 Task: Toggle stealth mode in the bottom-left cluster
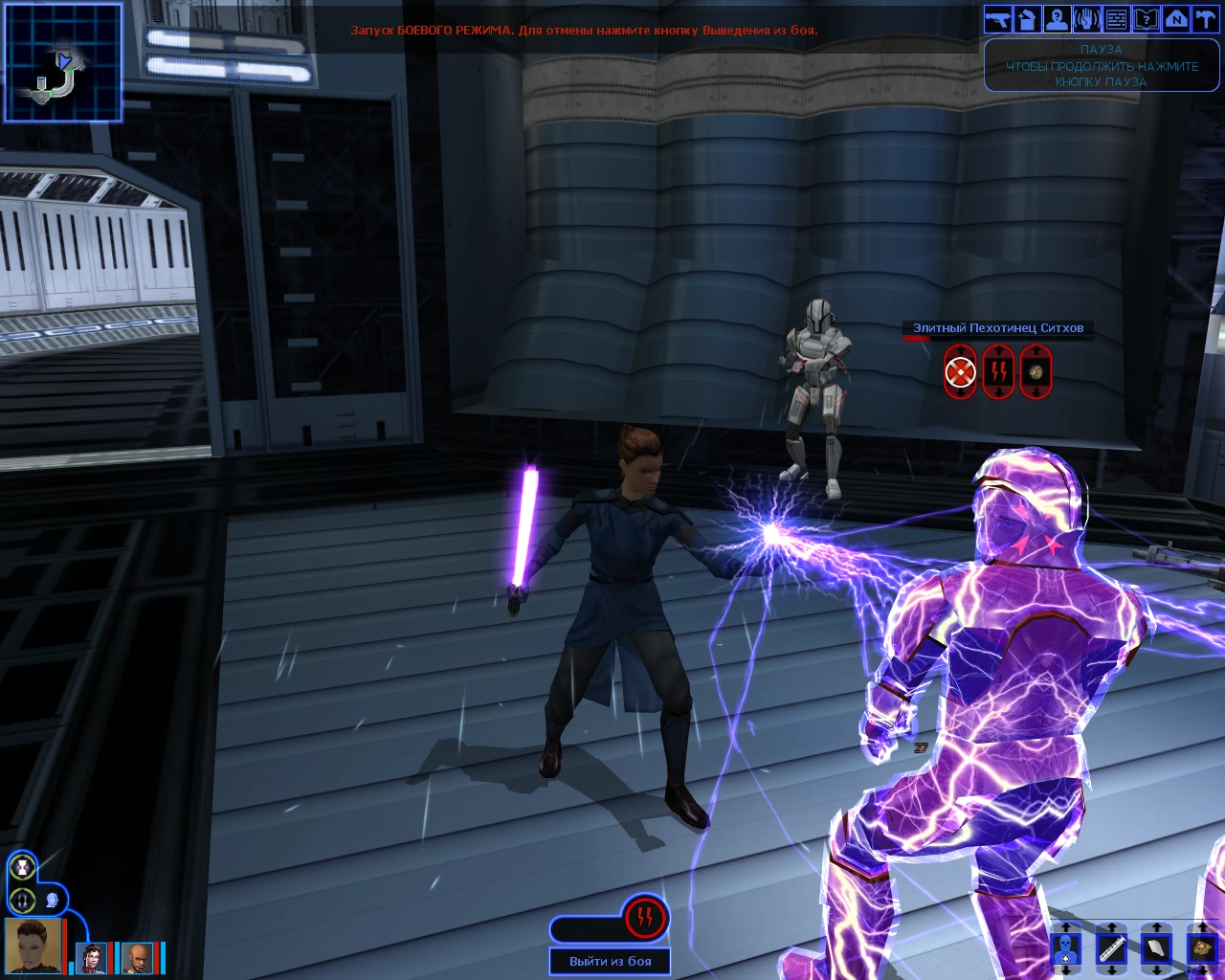point(22,900)
